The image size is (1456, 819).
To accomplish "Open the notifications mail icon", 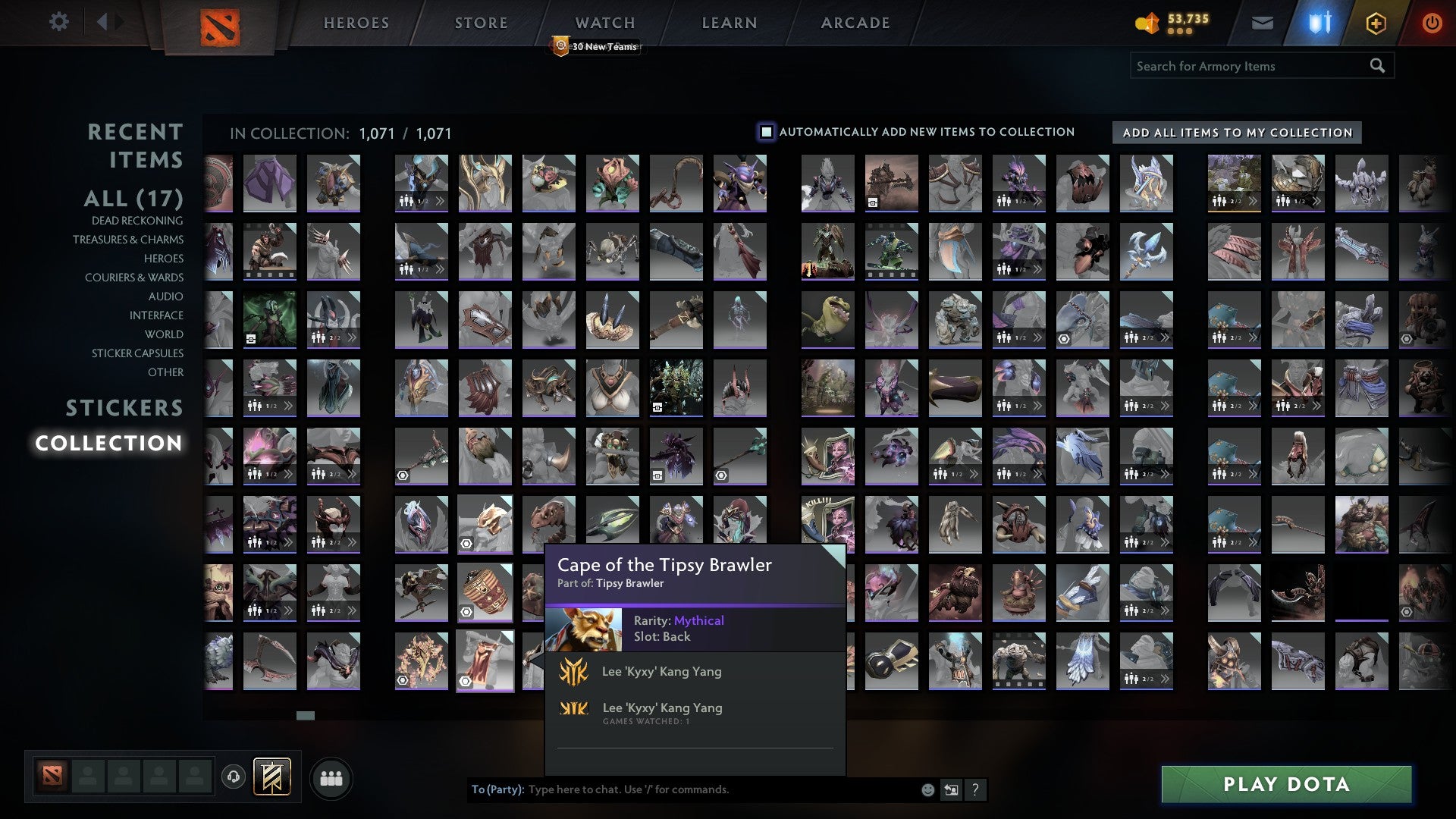I will coord(1263,23).
